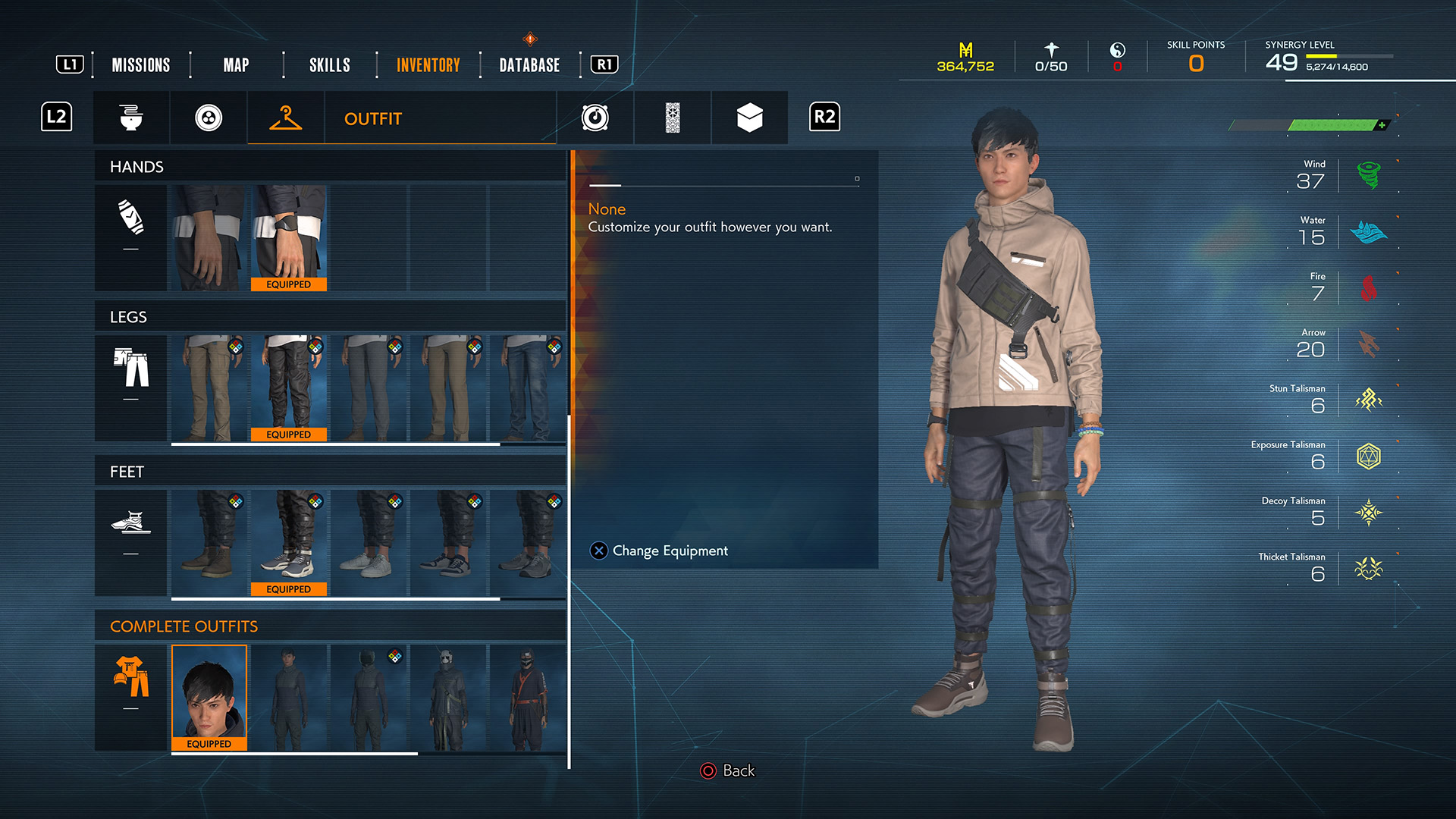Choose the red-sashed dark robe outfit
The height and width of the screenshot is (819, 1456).
tap(529, 697)
